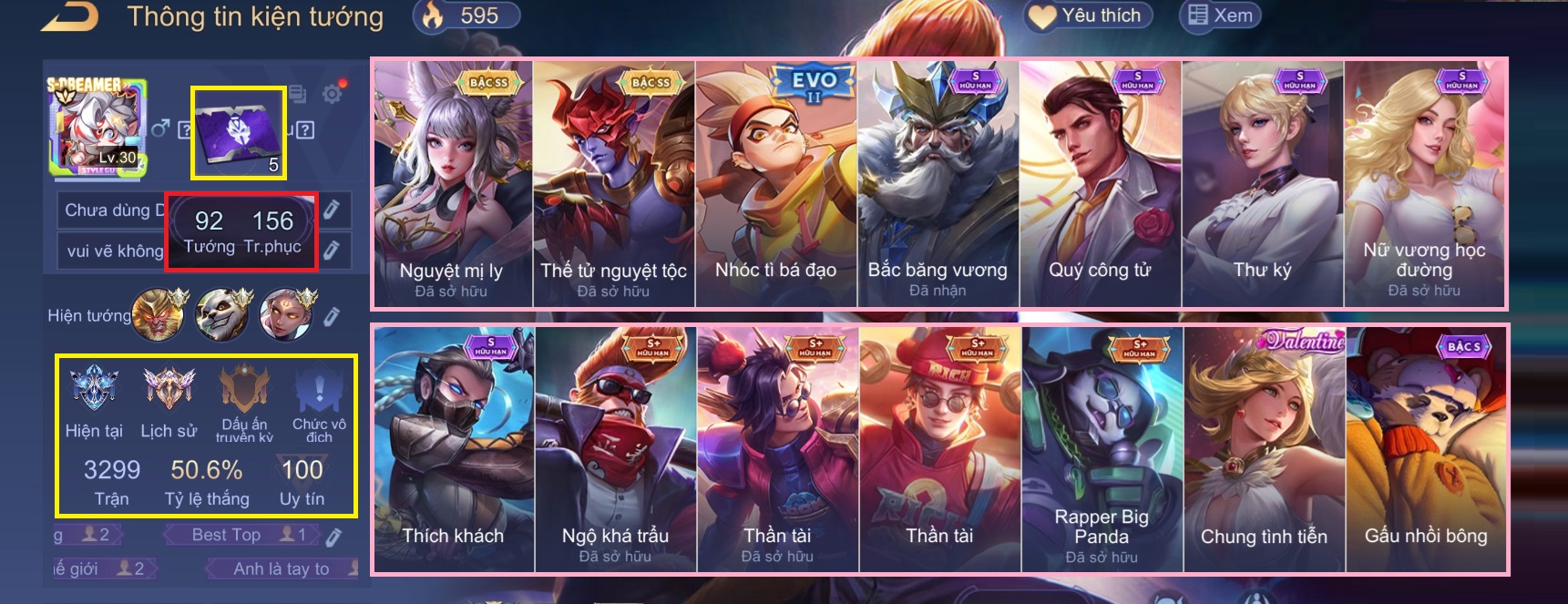Edit the displayed heroes with pencil icon
This screenshot has height=604, width=1568.
click(x=333, y=315)
